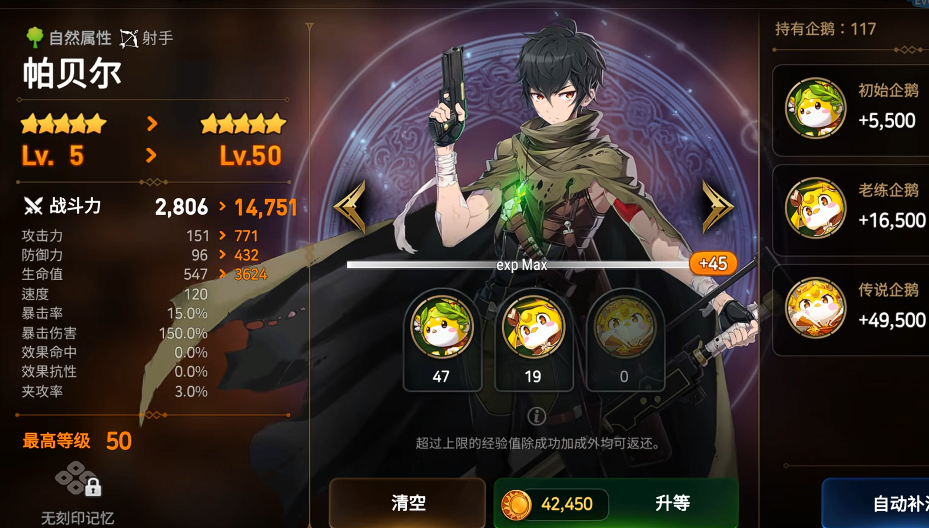Select the yellow penguin slot holding 19
The height and width of the screenshot is (528, 929).
[x=533, y=338]
